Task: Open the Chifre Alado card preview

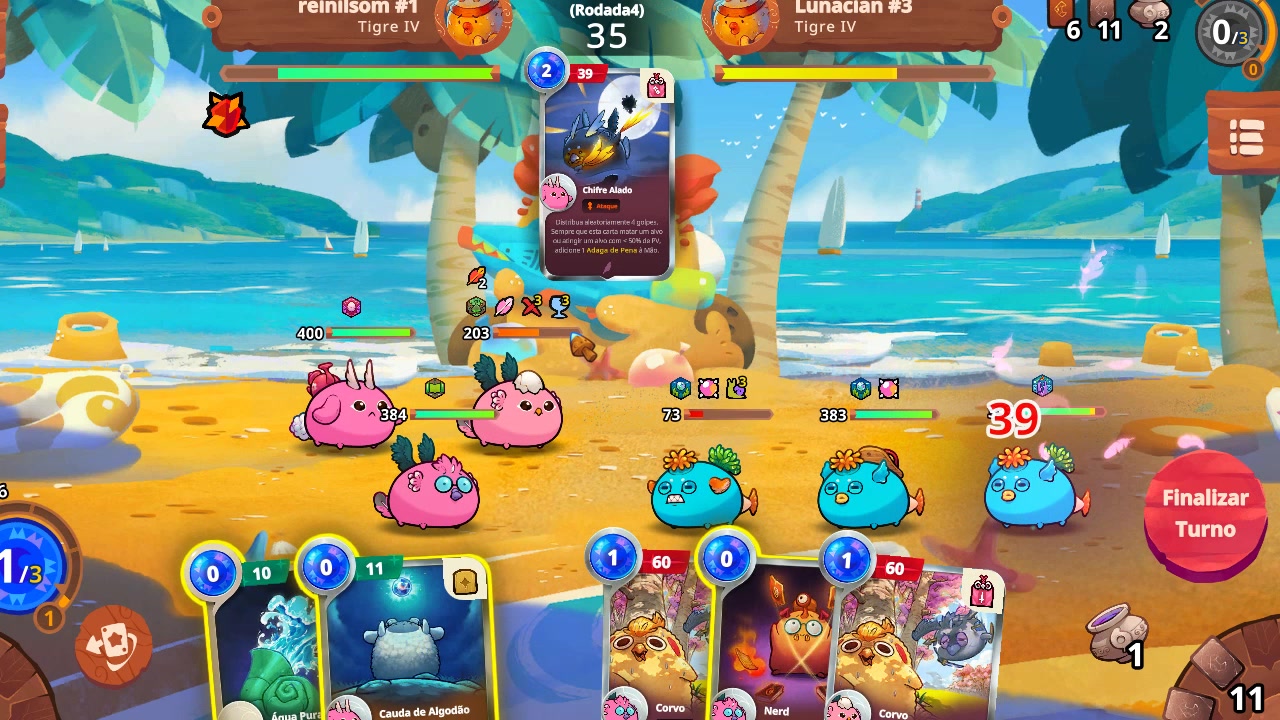Action: pyautogui.click(x=608, y=170)
